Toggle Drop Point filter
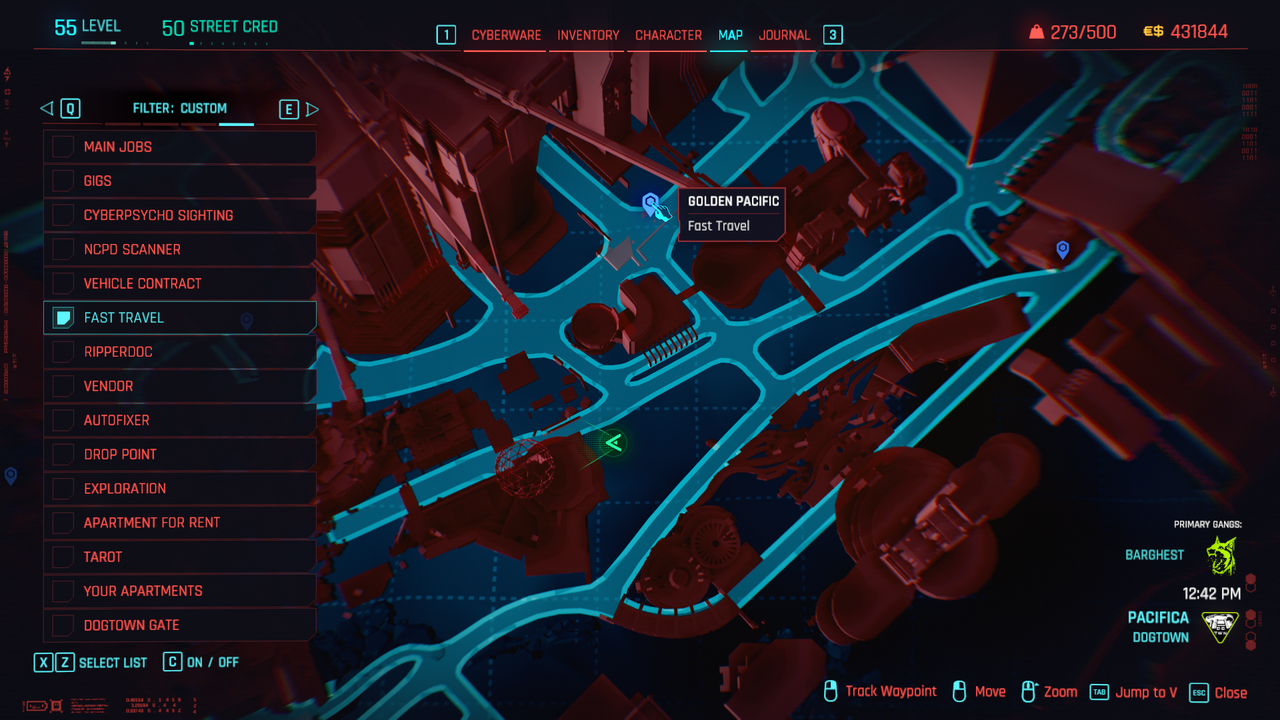Screen dimensions: 1280x720 [63, 454]
